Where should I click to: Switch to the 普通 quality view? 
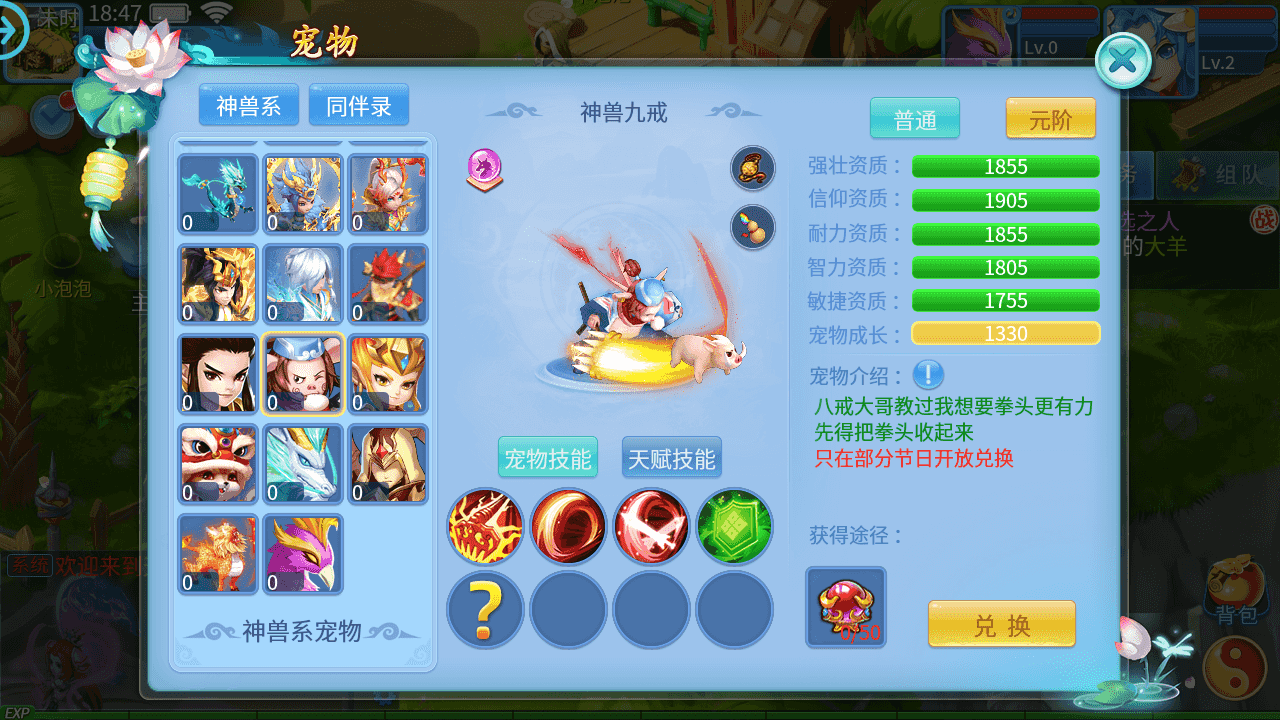(913, 118)
